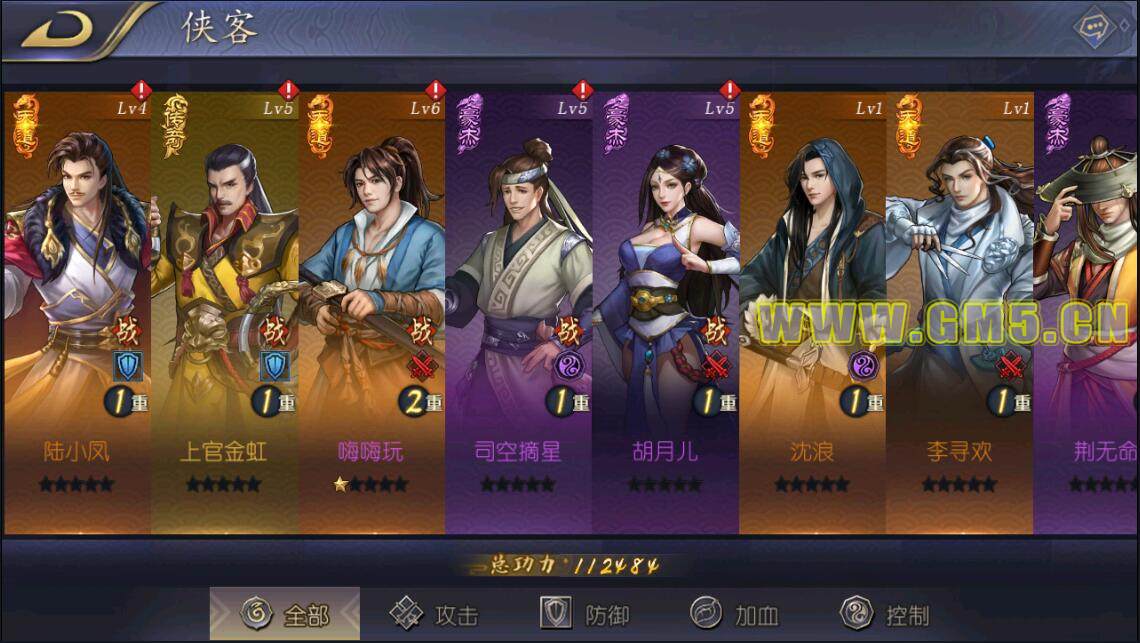This screenshot has width=1140, height=643.
Task: Filter heroes by 攻击 type
Action: (x=434, y=614)
